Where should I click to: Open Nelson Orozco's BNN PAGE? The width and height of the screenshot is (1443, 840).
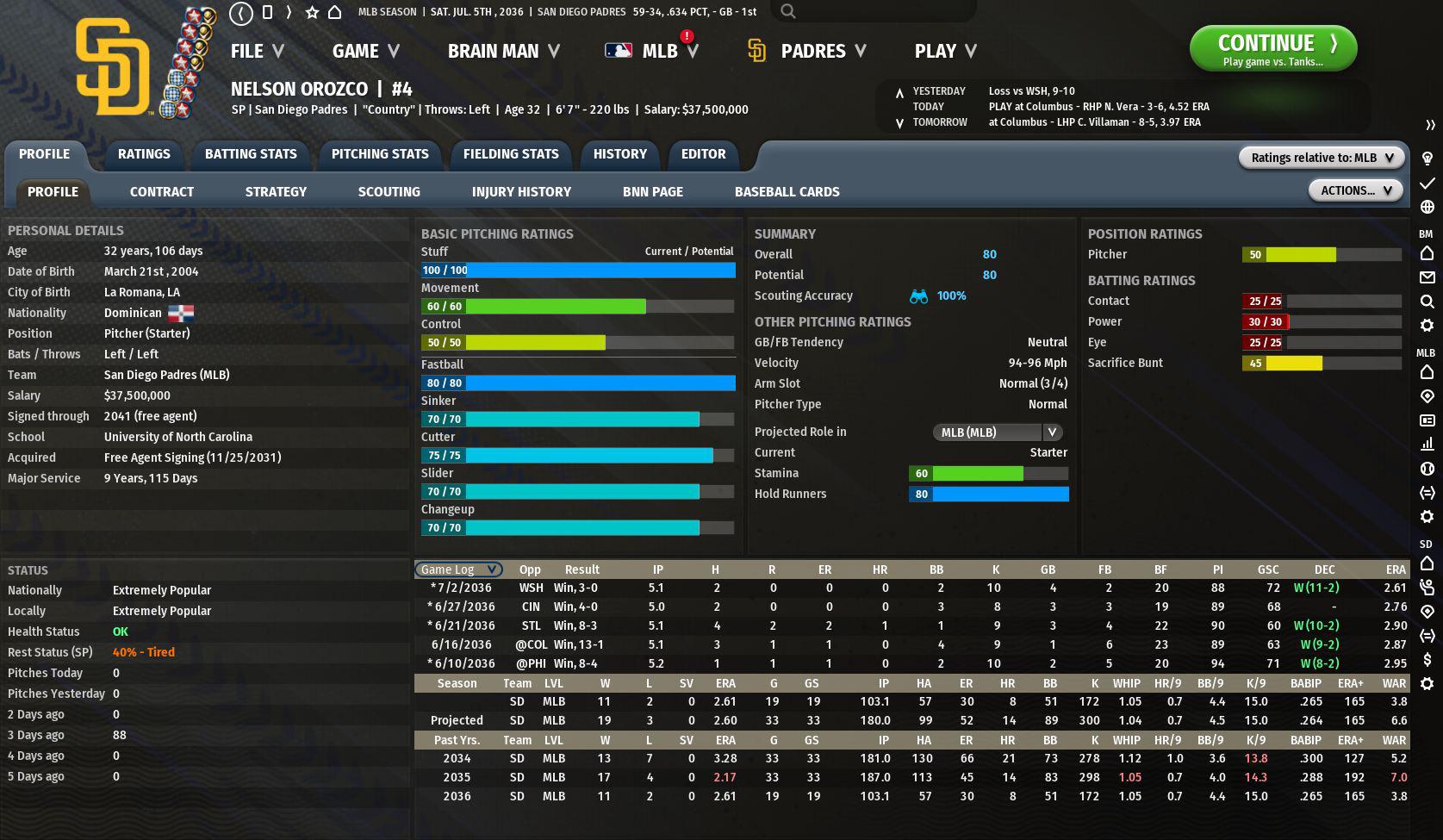tap(652, 191)
